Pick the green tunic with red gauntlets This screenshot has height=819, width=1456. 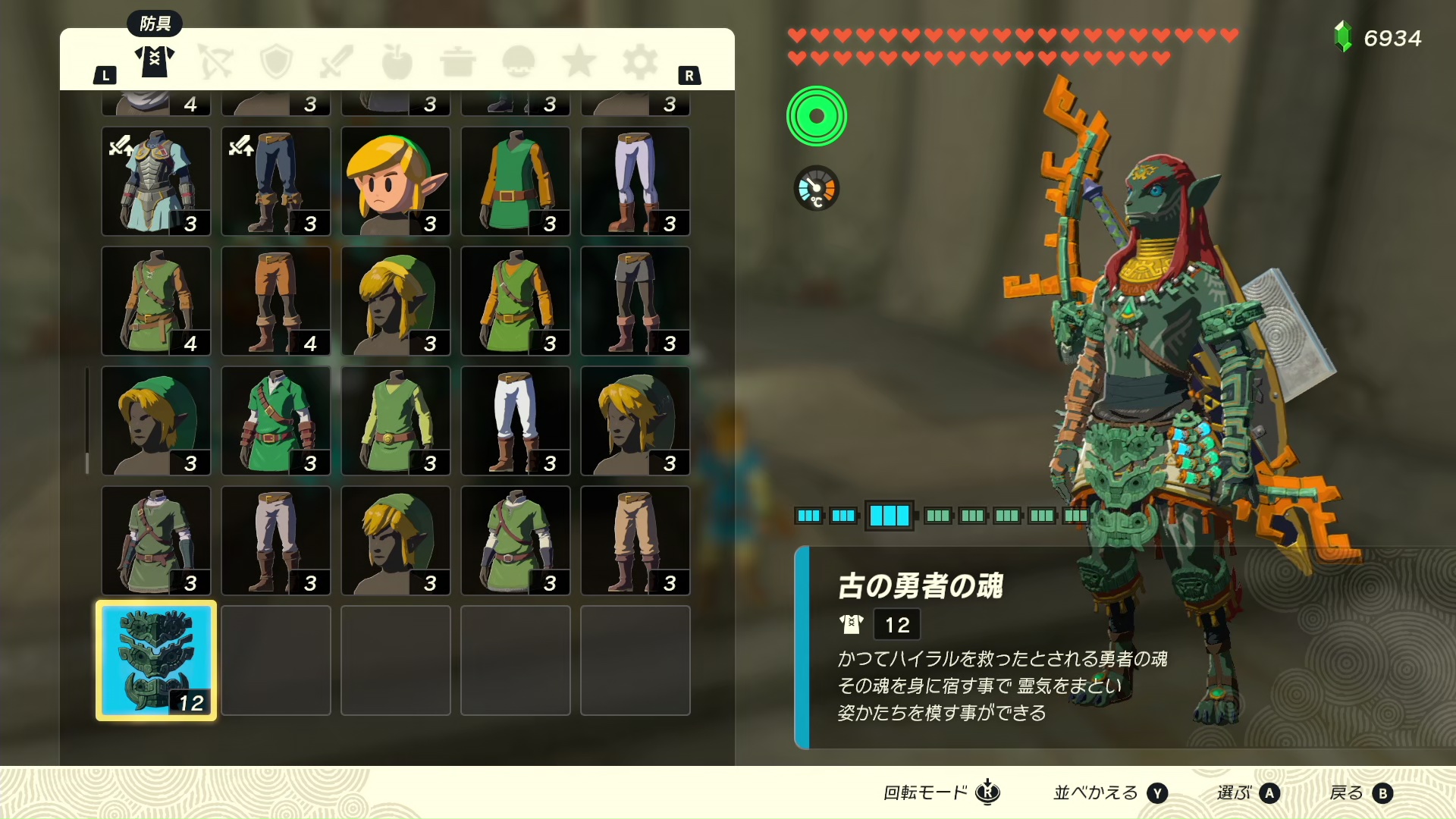click(x=275, y=421)
